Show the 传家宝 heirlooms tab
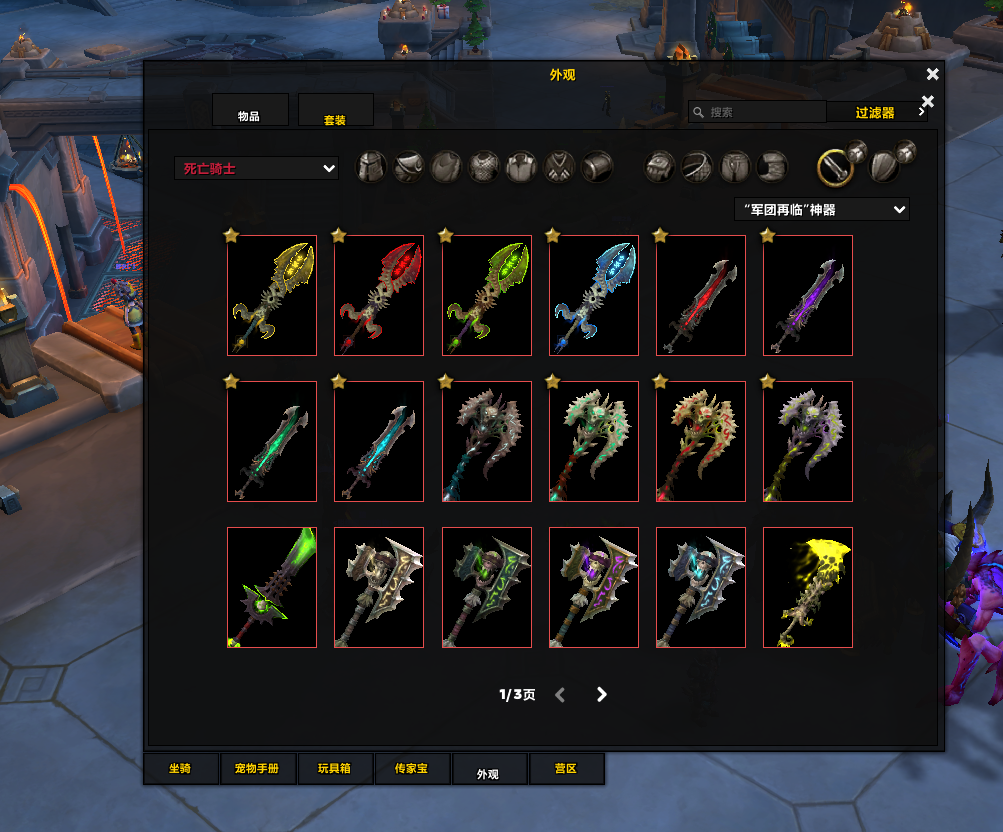The width and height of the screenshot is (1003, 832). (x=411, y=769)
